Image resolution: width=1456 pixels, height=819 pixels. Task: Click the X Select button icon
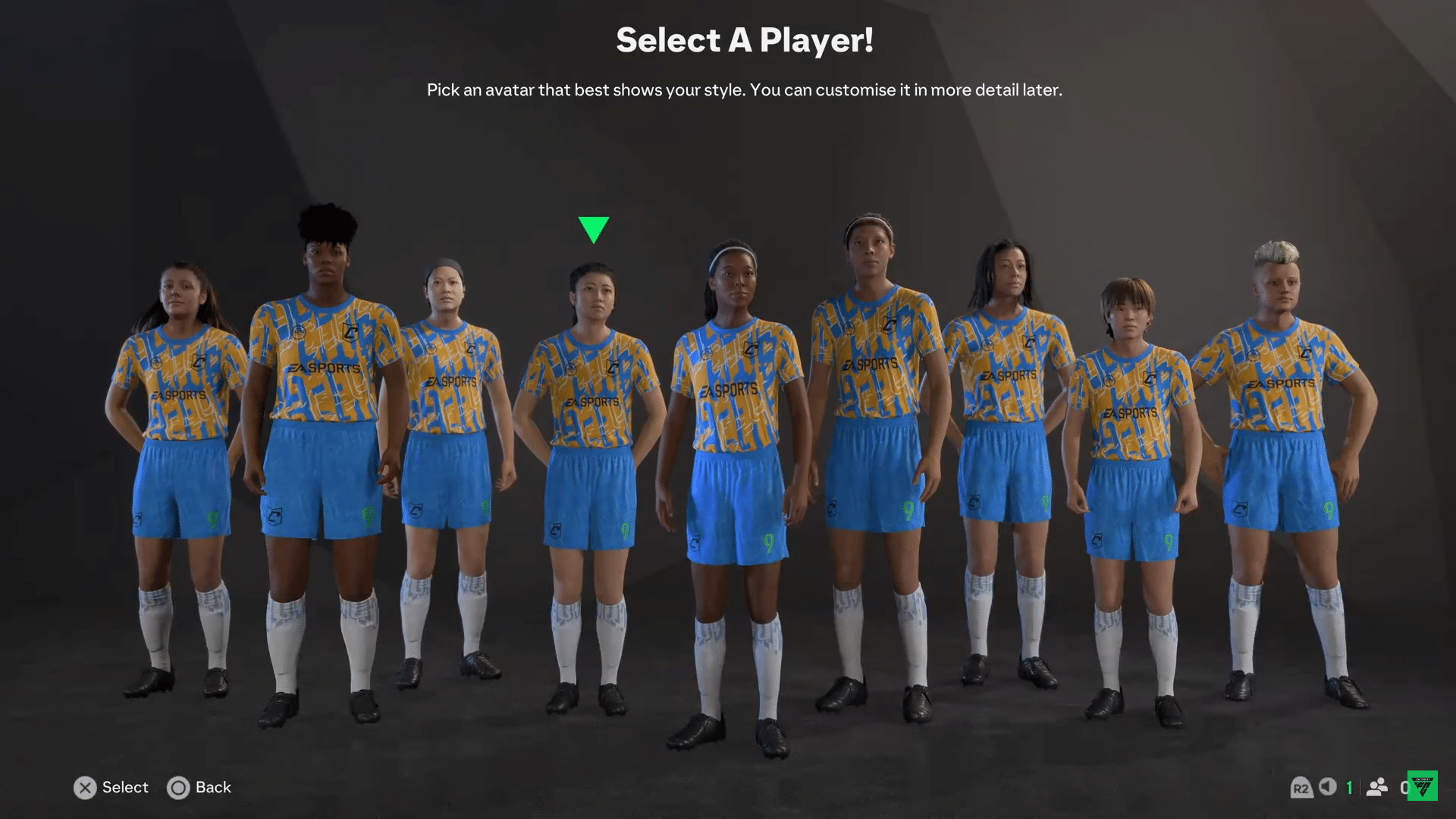pos(85,788)
